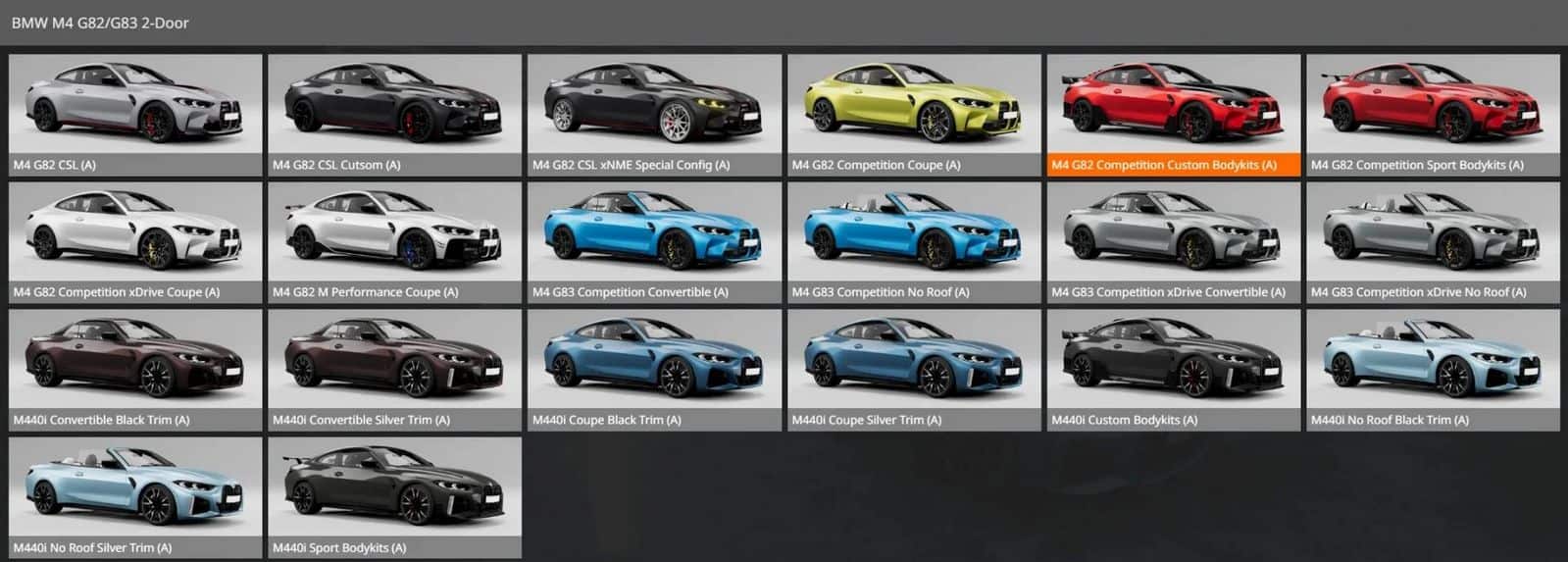1568x562 pixels.
Task: Select the yellow M4 G82 Competition Coupe
Action: [913, 114]
